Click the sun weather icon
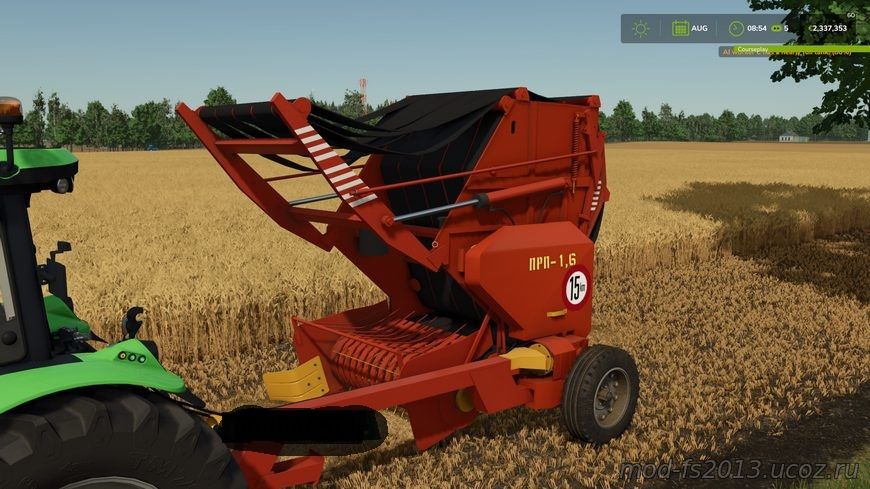The height and width of the screenshot is (489, 870). coord(640,28)
